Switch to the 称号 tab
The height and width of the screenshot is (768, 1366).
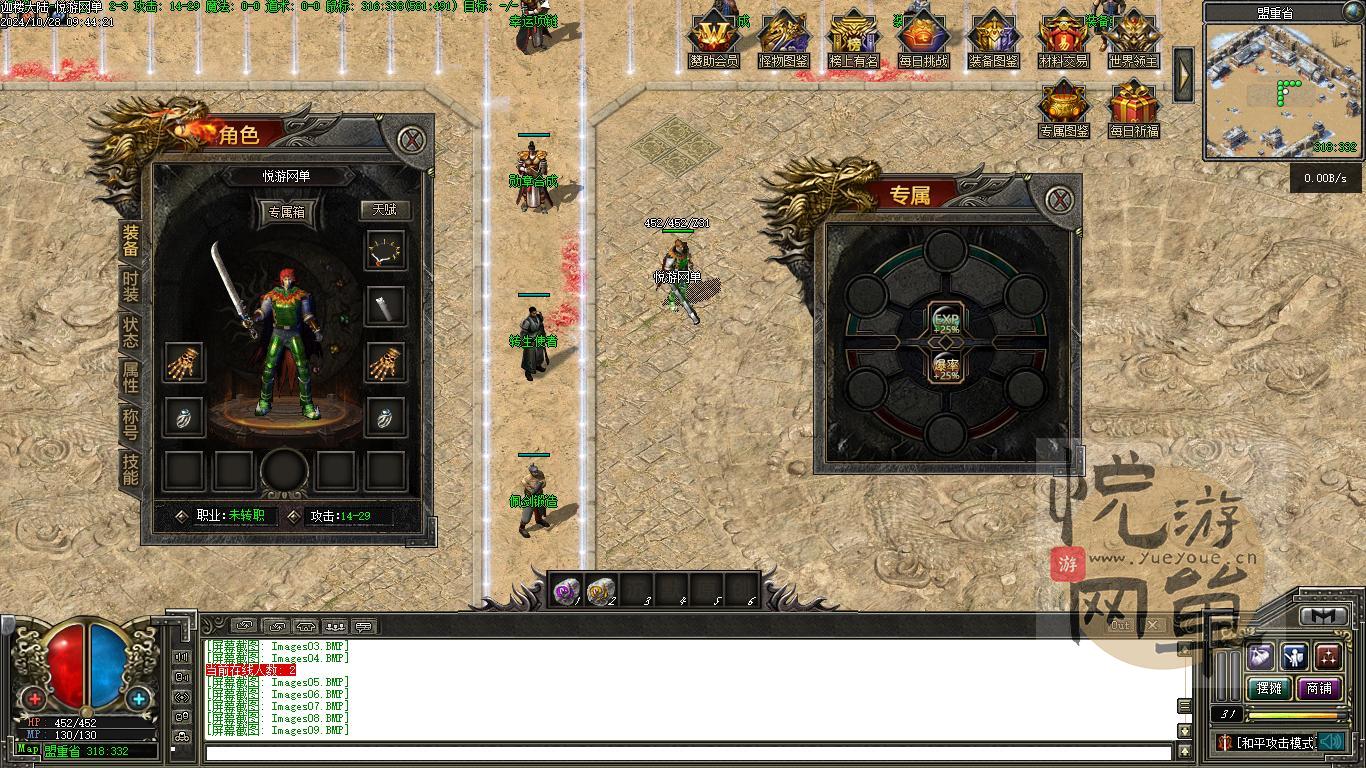click(131, 423)
